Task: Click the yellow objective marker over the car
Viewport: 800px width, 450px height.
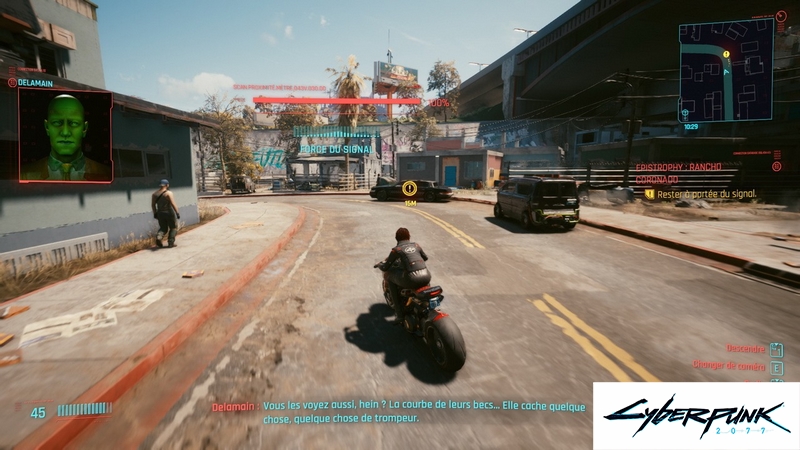Action: pyautogui.click(x=409, y=188)
